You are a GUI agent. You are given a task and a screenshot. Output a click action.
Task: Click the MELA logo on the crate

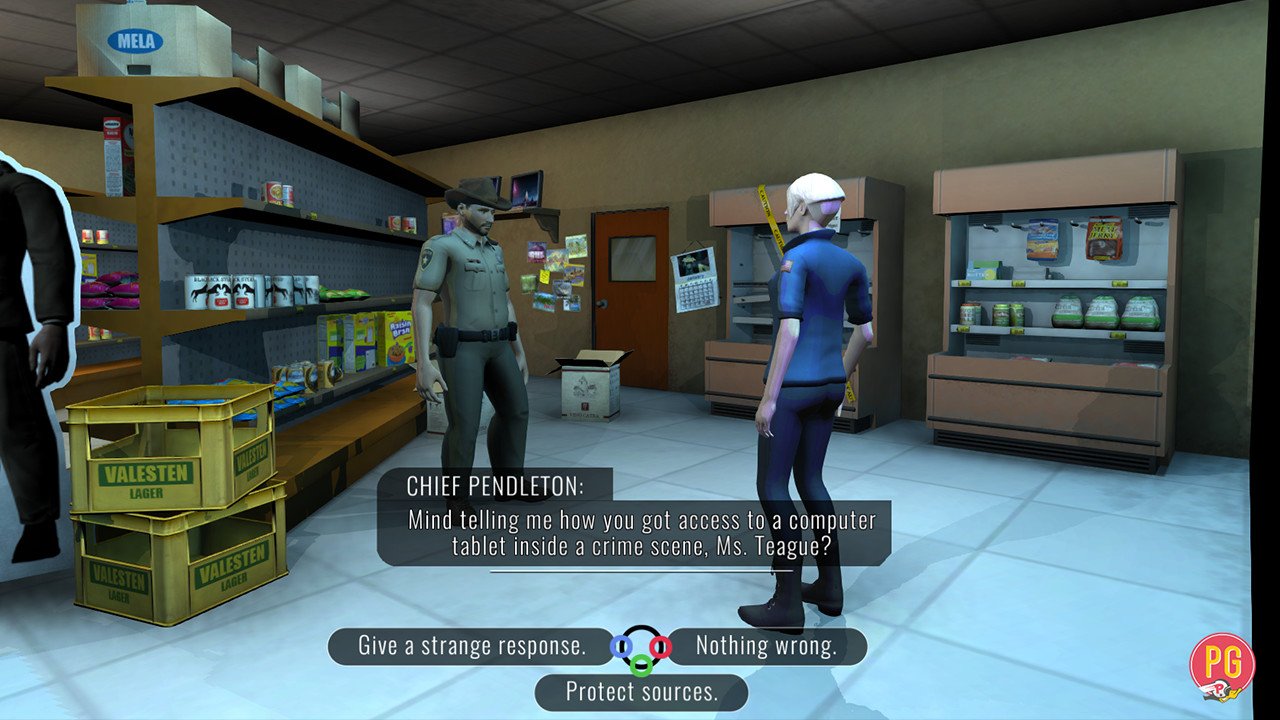pyautogui.click(x=136, y=40)
